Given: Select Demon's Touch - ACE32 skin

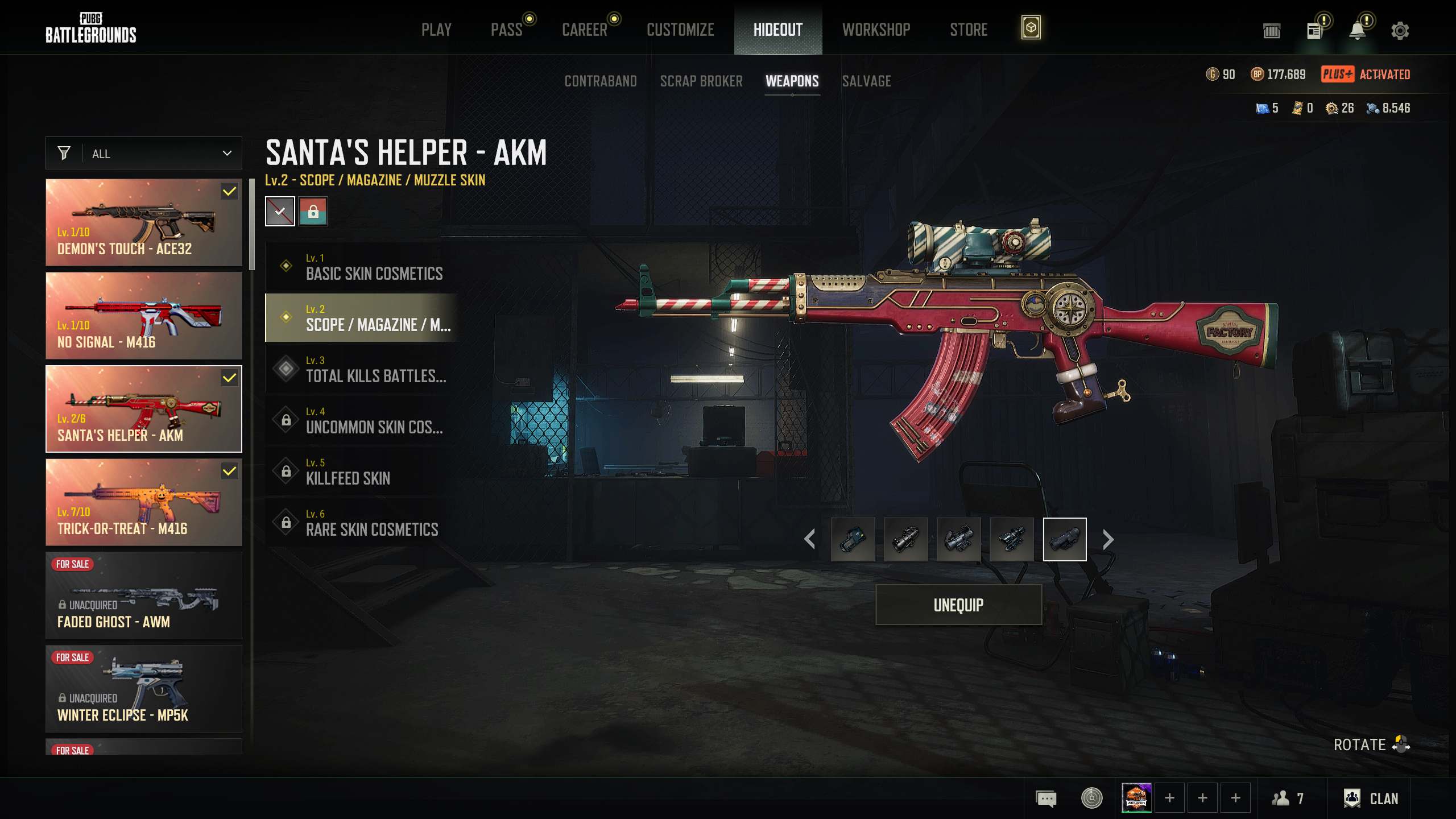Looking at the screenshot, I should 144,222.
